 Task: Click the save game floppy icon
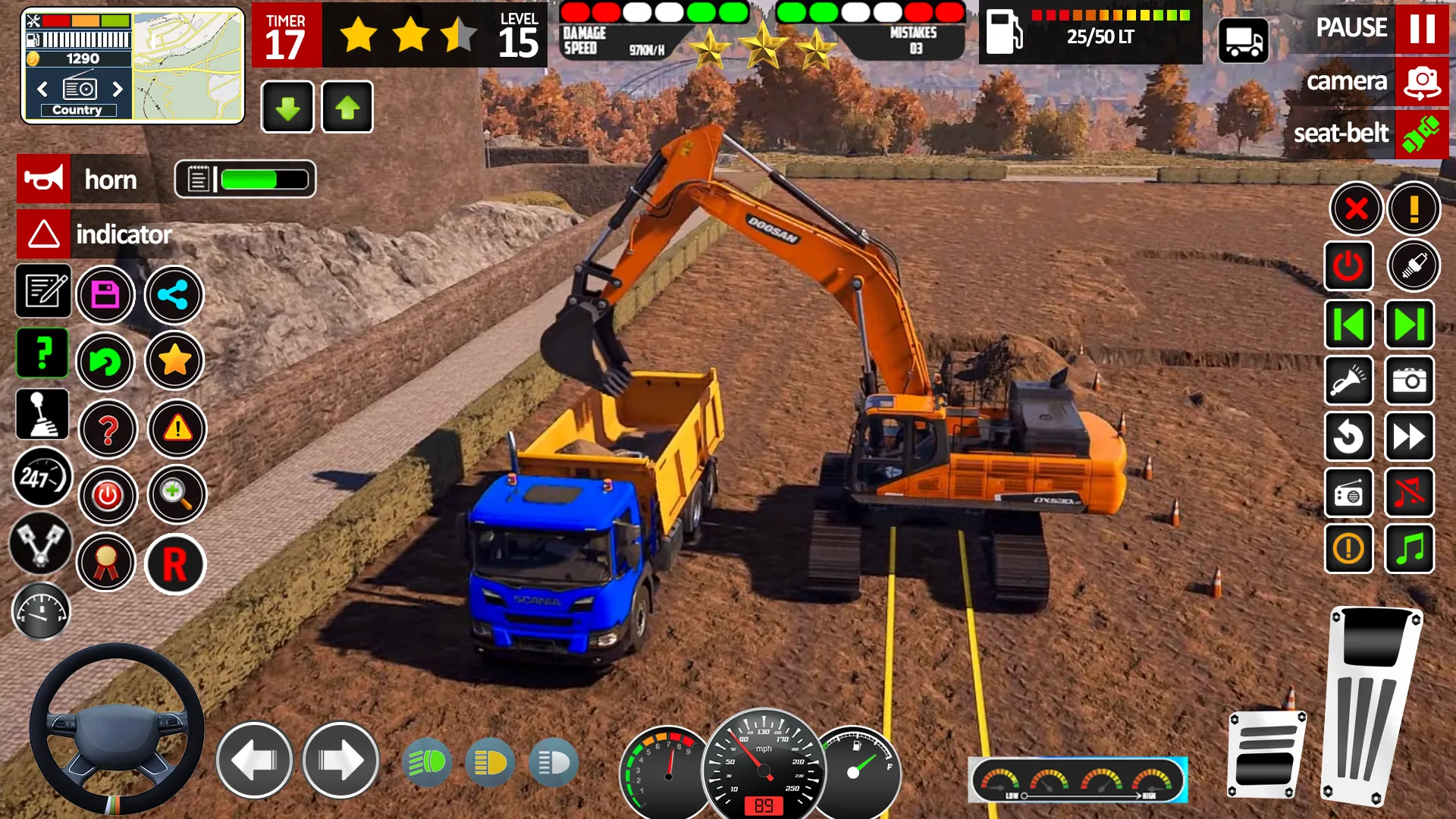tap(106, 294)
